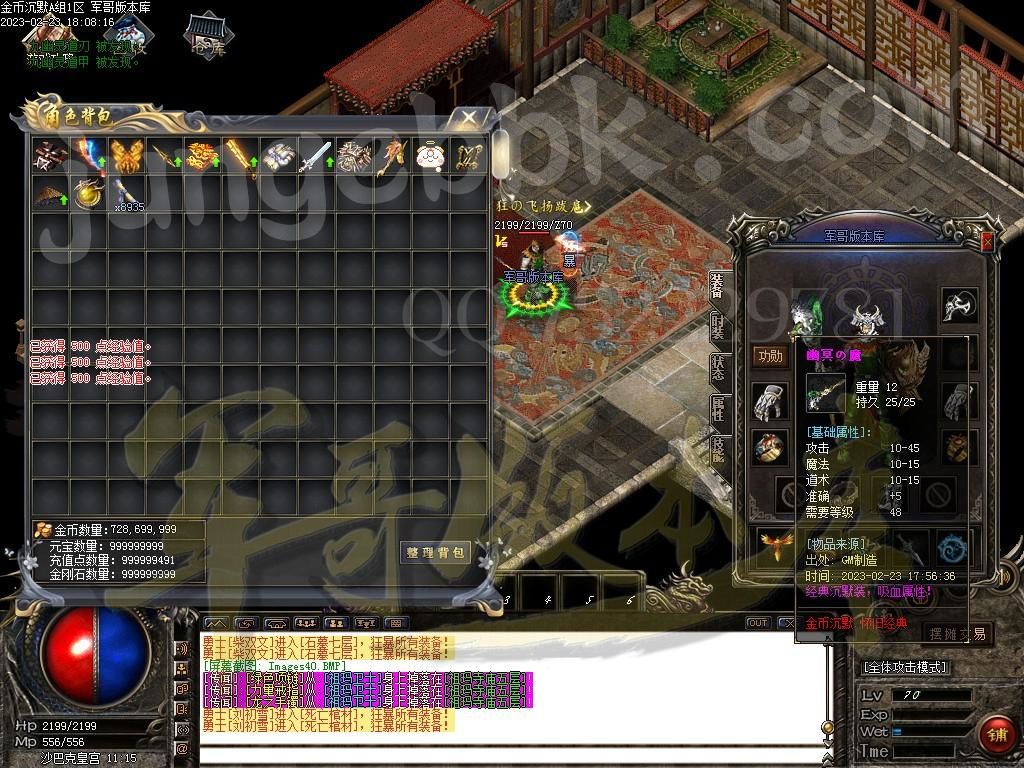Select the straw hat item in the bag
The height and width of the screenshot is (768, 1024).
tap(50, 192)
